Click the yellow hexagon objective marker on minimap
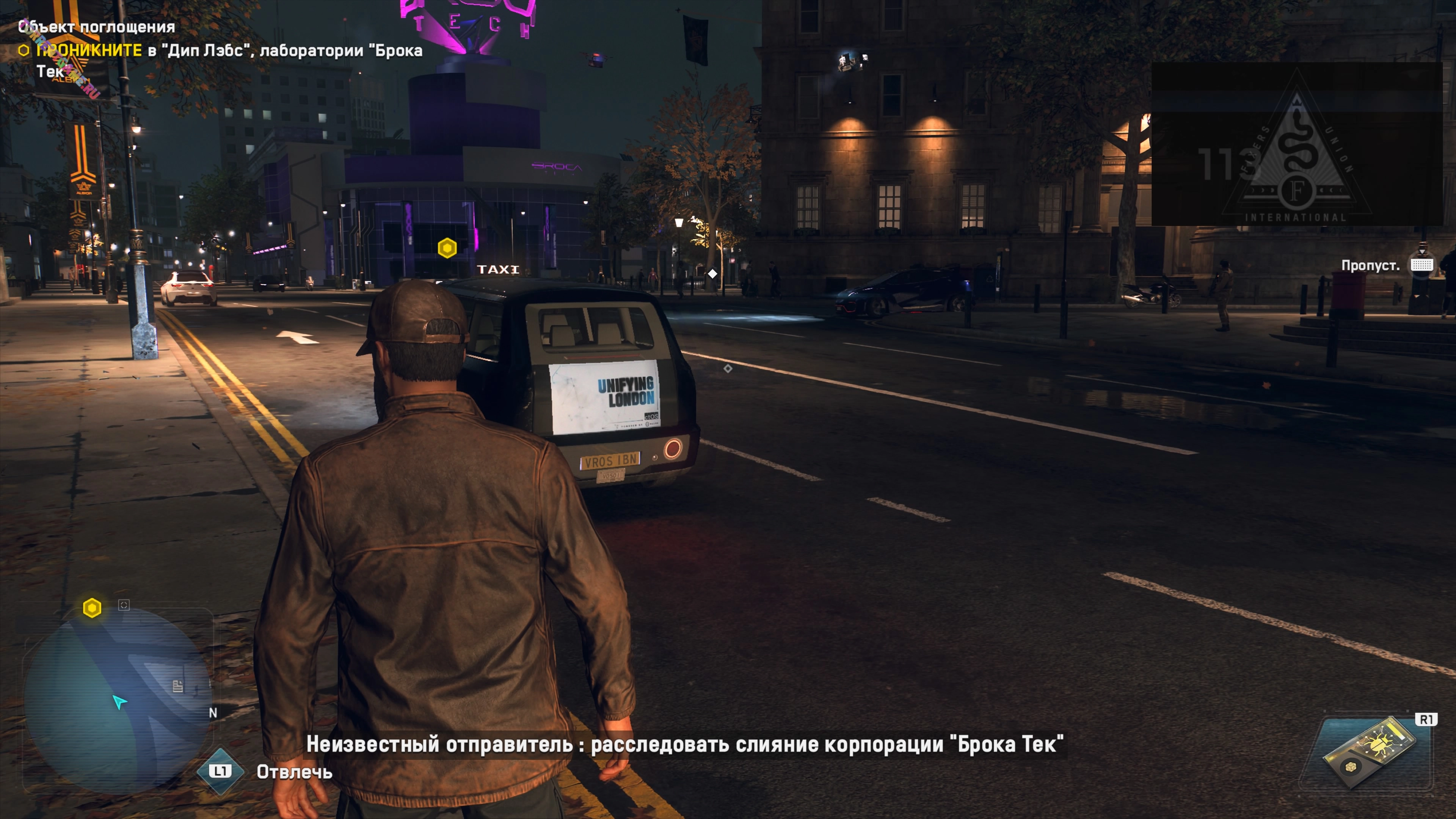This screenshot has width=1456, height=819. click(92, 608)
